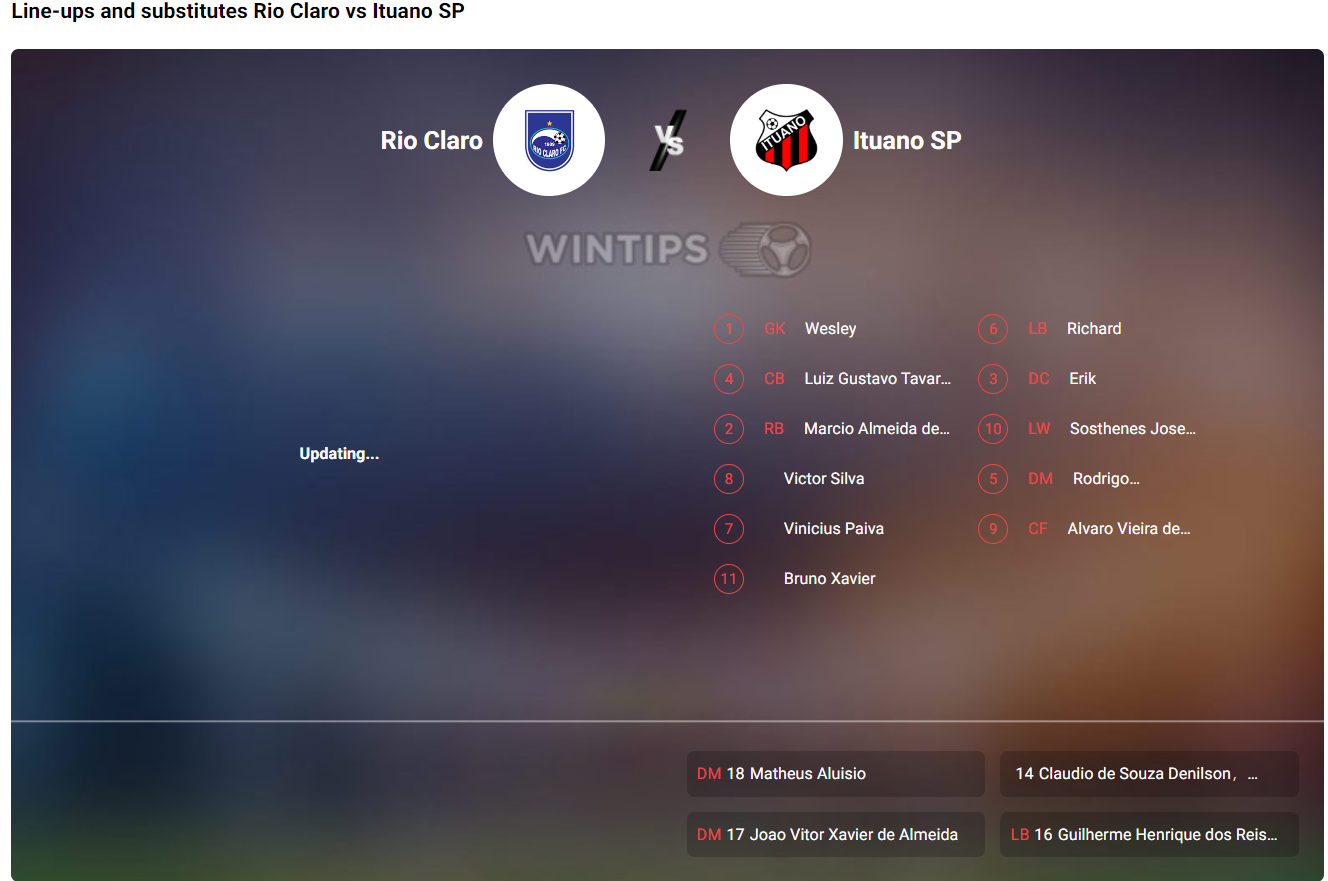Choose Bruno Xavier, number 11

[829, 579]
